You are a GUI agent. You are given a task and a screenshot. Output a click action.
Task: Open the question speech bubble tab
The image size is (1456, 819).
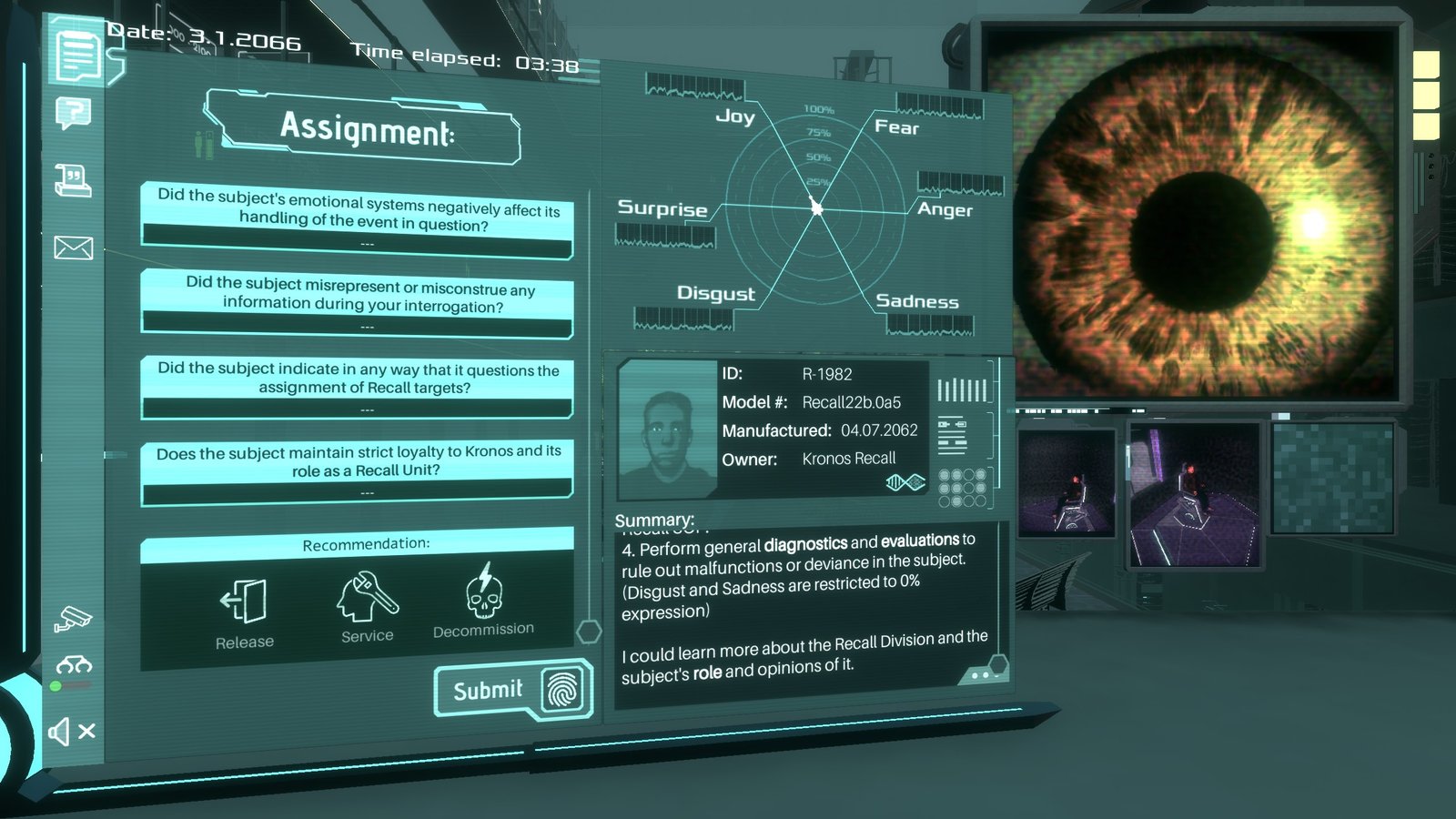coord(74,114)
